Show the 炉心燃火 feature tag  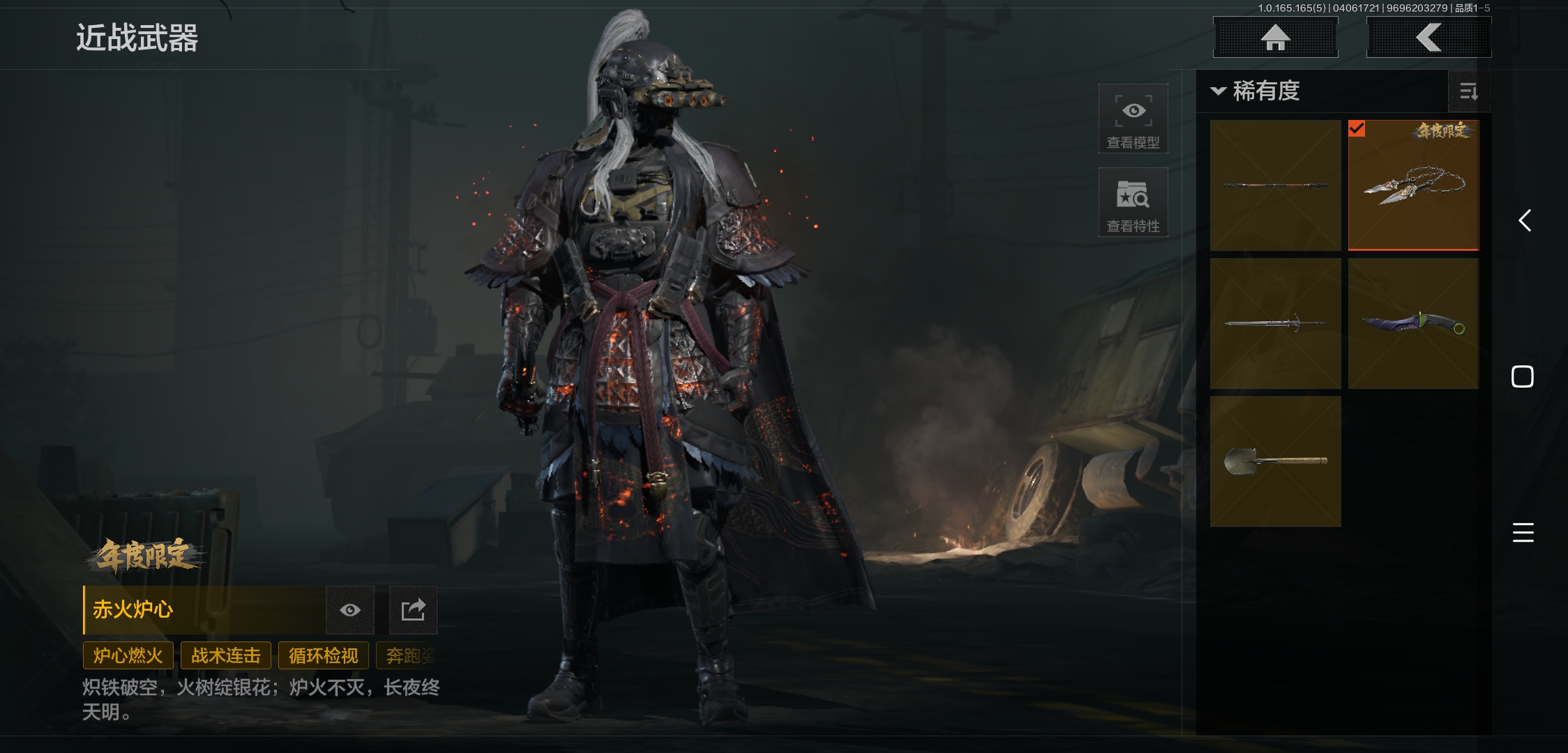click(x=128, y=656)
